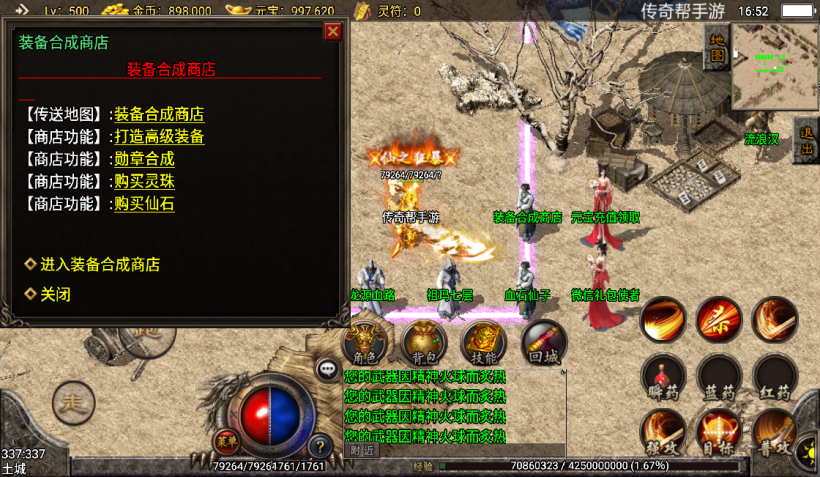
Task: Tap the 退出 exit button
Action: tap(806, 142)
